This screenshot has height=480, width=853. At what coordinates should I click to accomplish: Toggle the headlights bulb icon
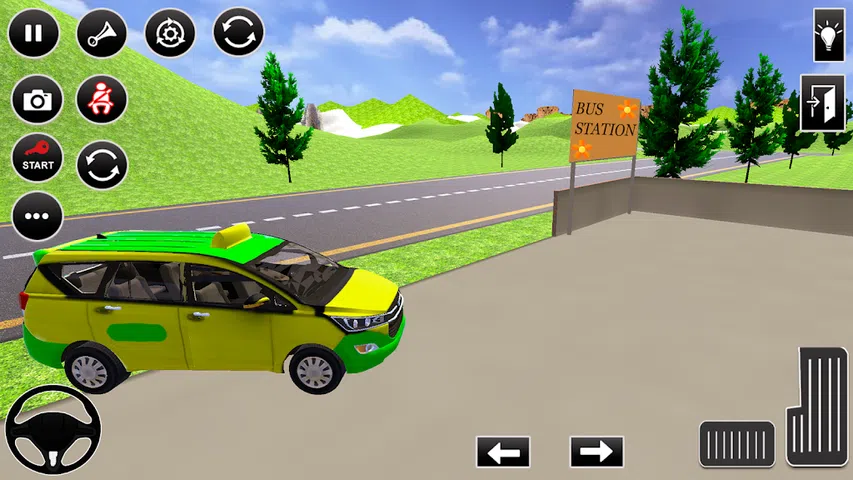(x=829, y=34)
